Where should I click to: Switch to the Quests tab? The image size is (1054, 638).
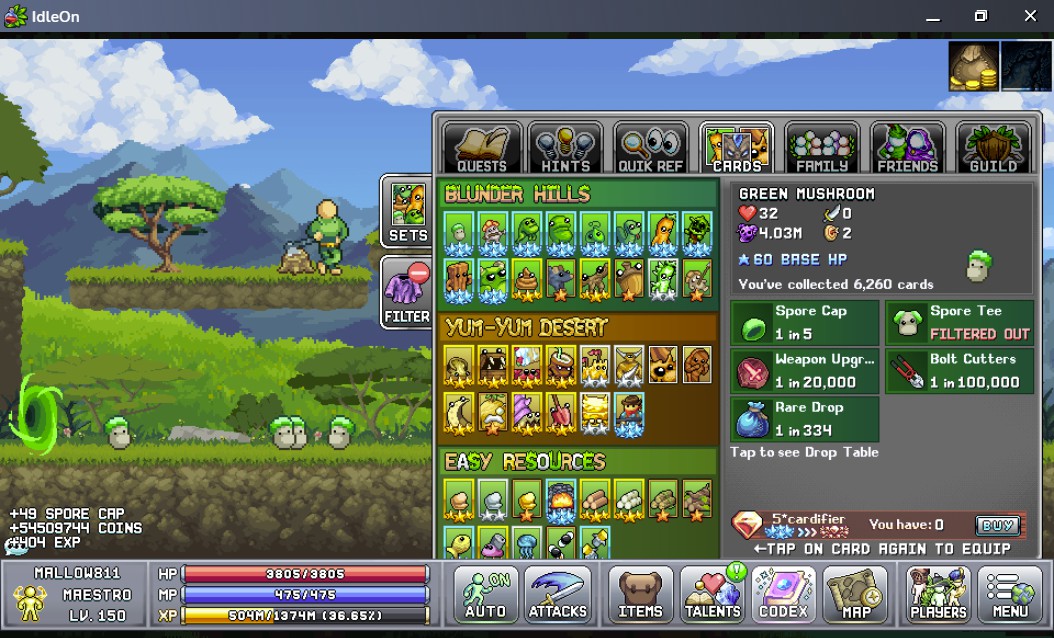(482, 149)
